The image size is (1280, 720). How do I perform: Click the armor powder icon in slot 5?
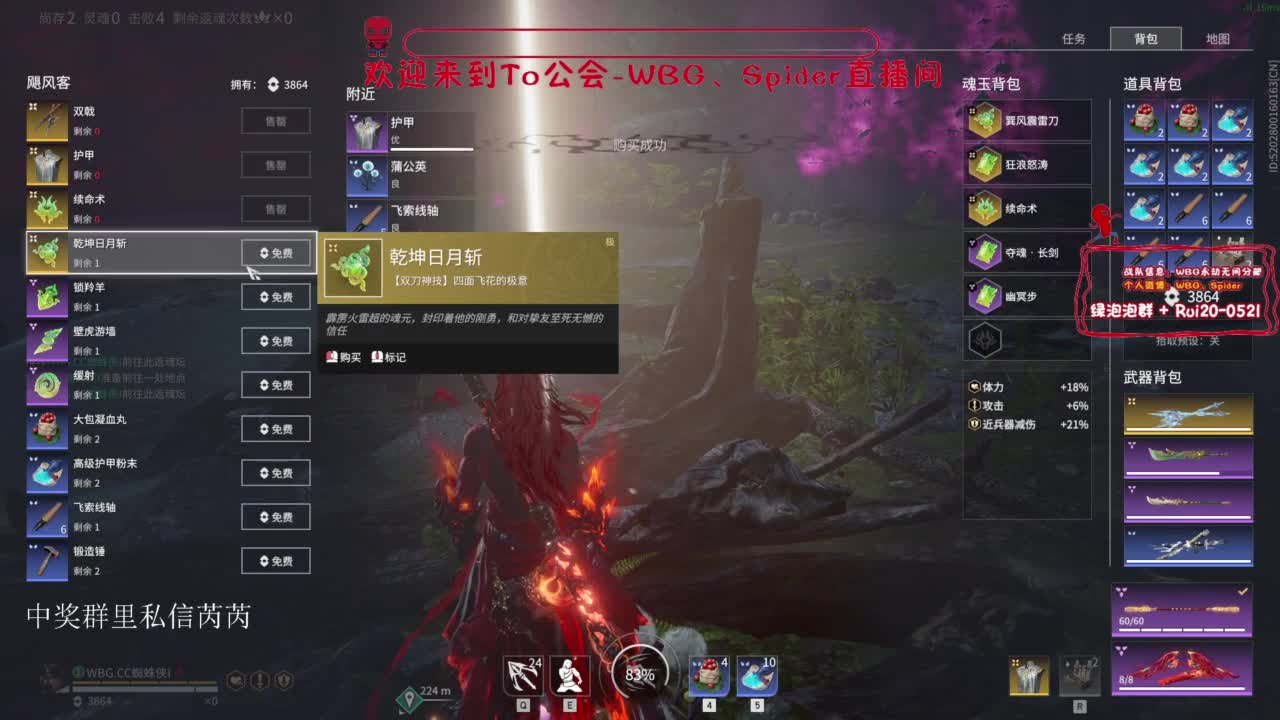coord(756,675)
